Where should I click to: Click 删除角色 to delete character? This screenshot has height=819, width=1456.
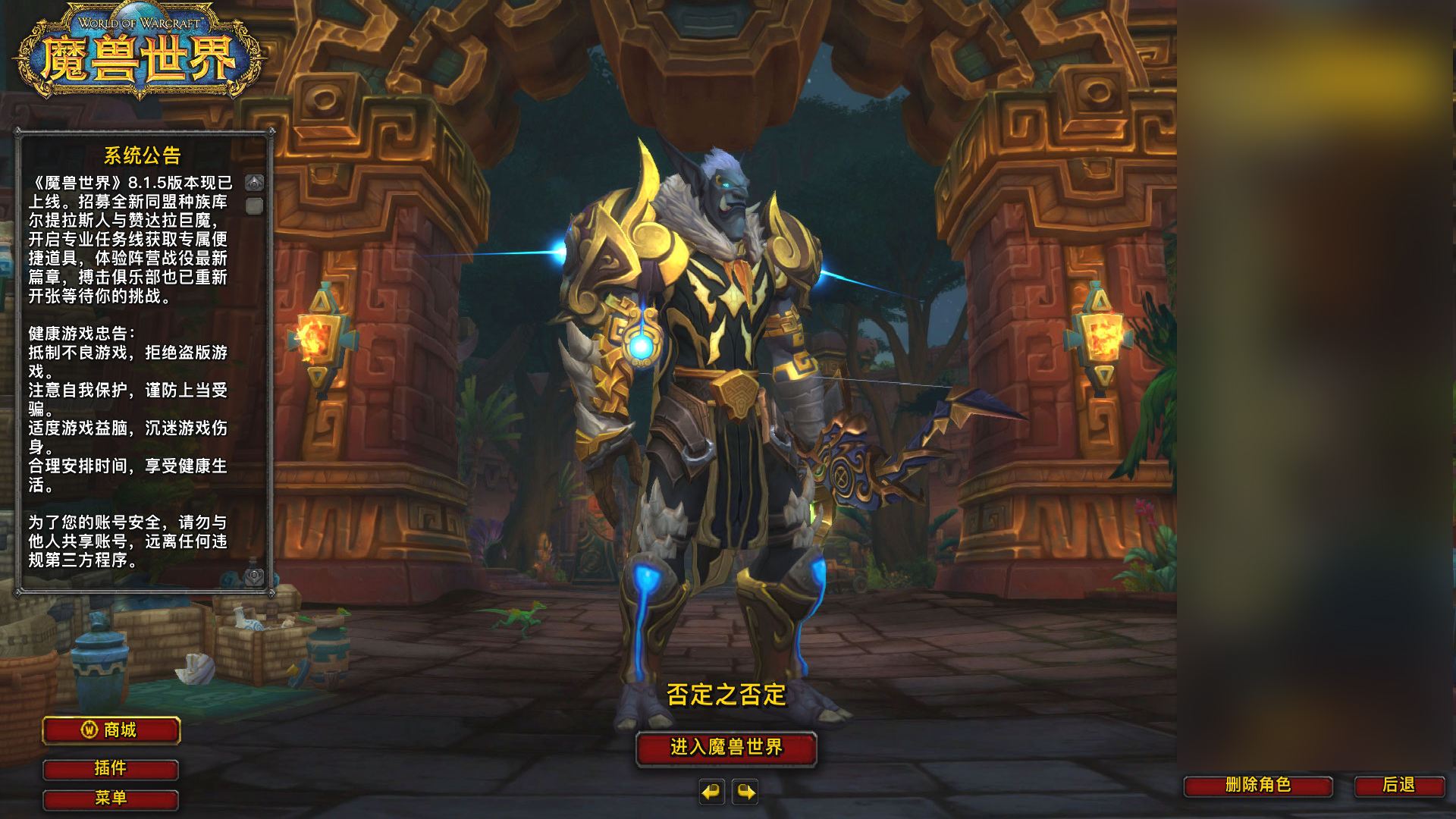(x=1258, y=786)
